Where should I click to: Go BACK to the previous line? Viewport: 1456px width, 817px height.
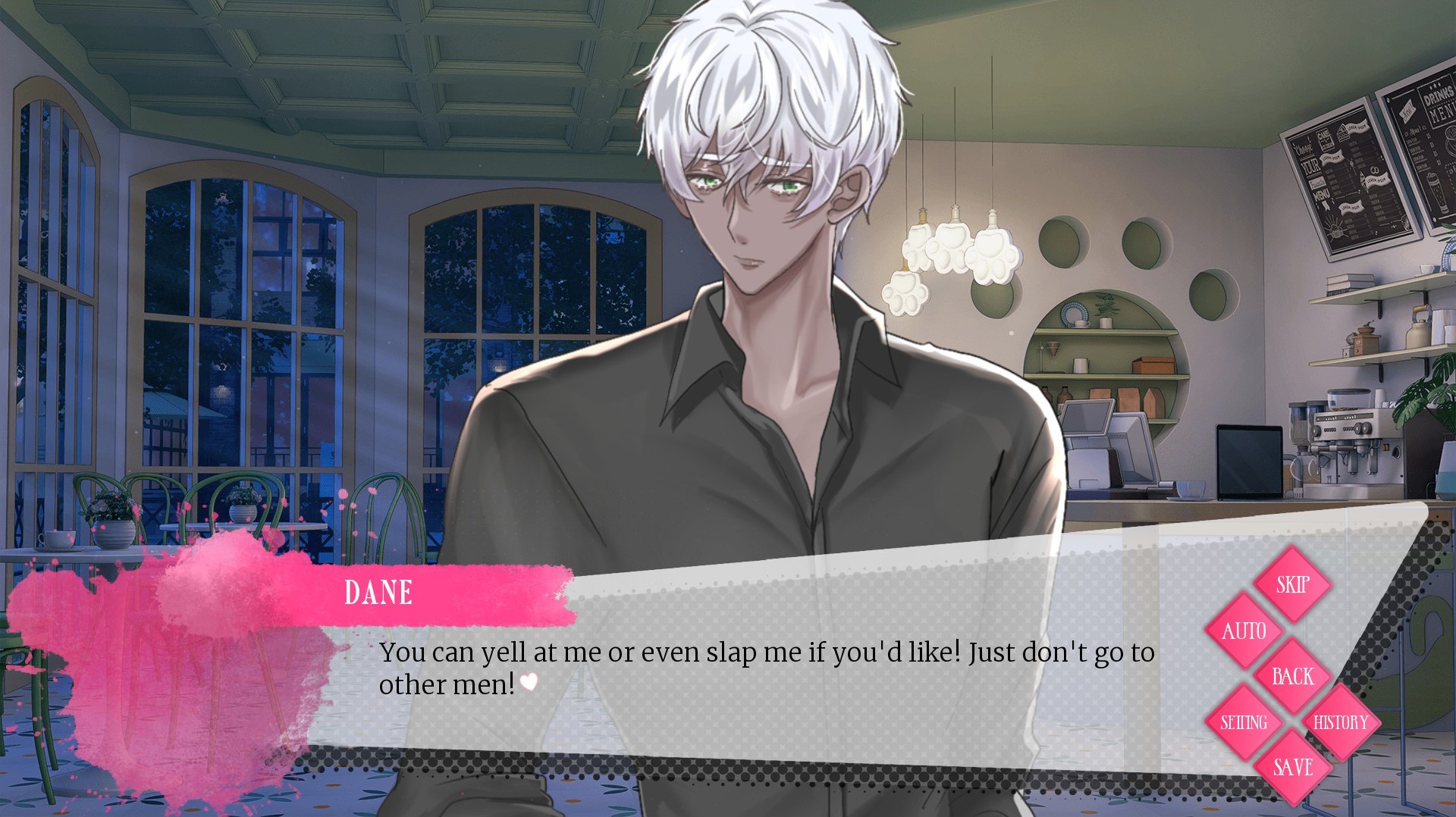pos(1292,676)
